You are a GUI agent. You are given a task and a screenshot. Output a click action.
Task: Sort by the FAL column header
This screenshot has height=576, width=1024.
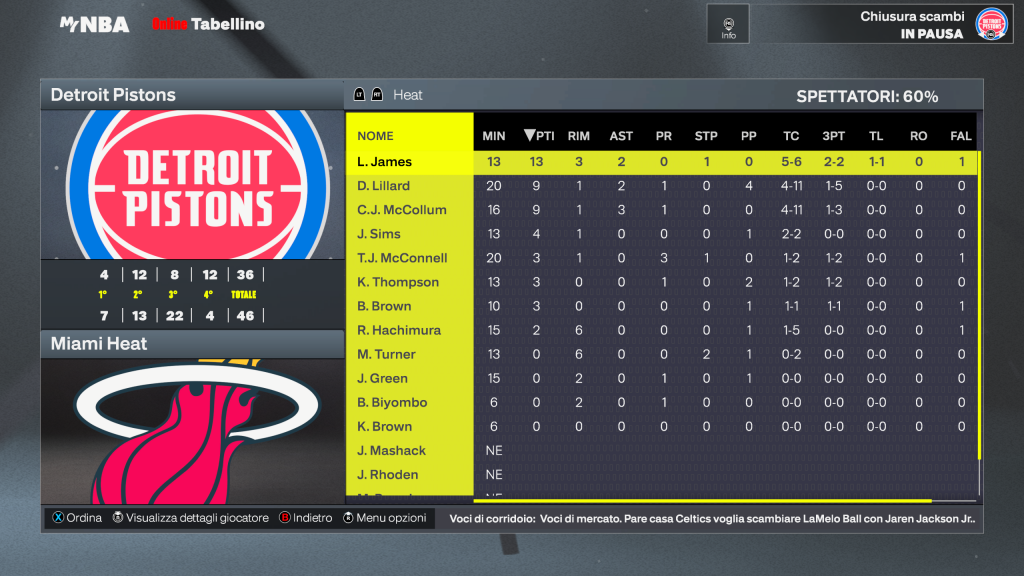click(961, 136)
